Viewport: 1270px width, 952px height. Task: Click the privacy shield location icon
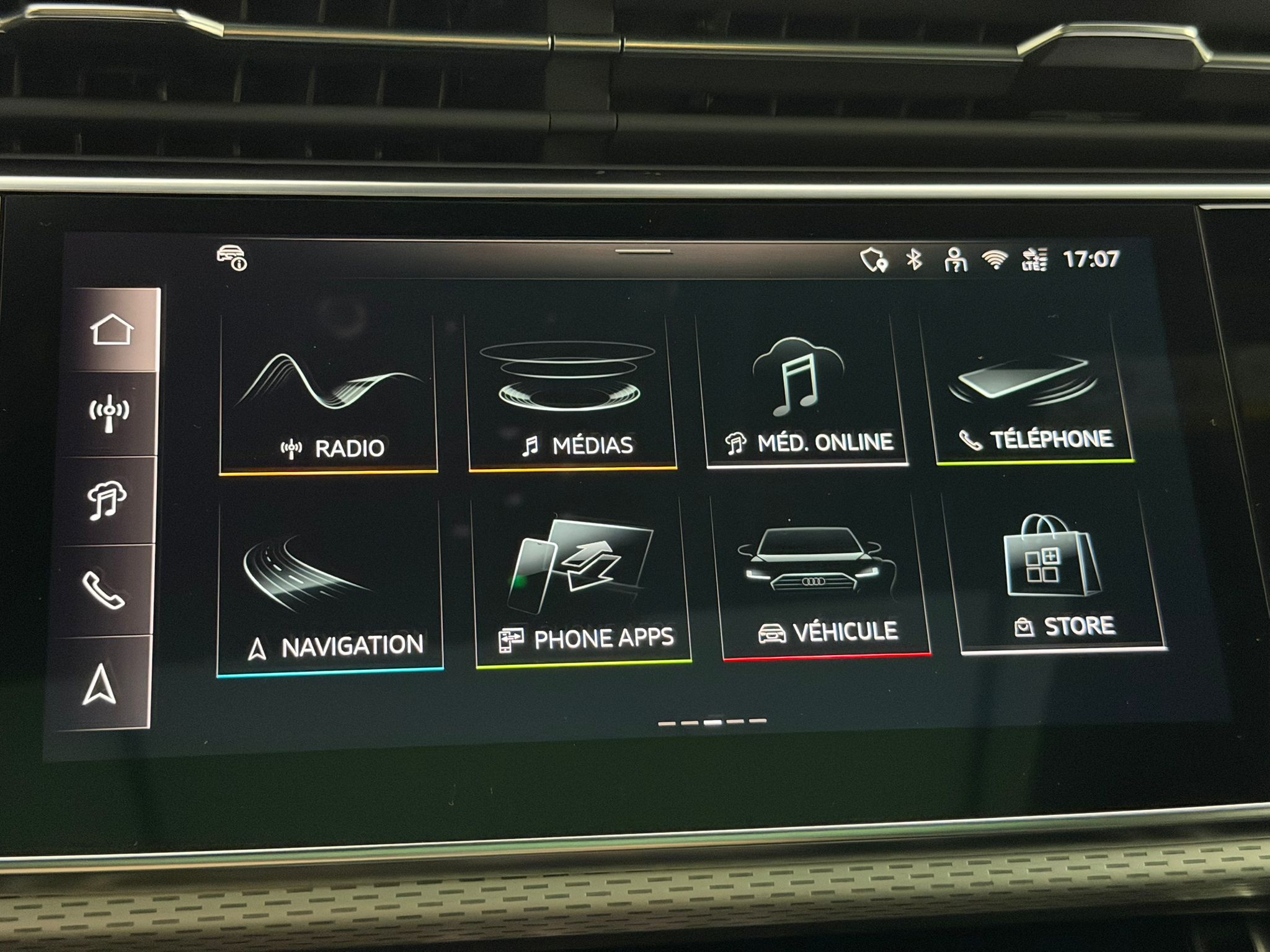874,260
